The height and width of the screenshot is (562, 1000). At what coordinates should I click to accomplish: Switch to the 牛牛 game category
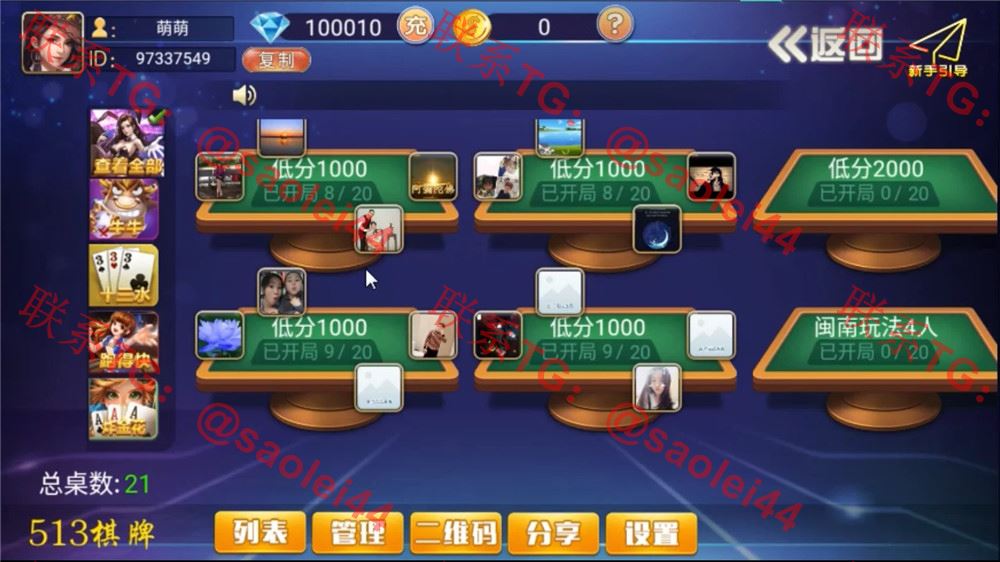124,208
